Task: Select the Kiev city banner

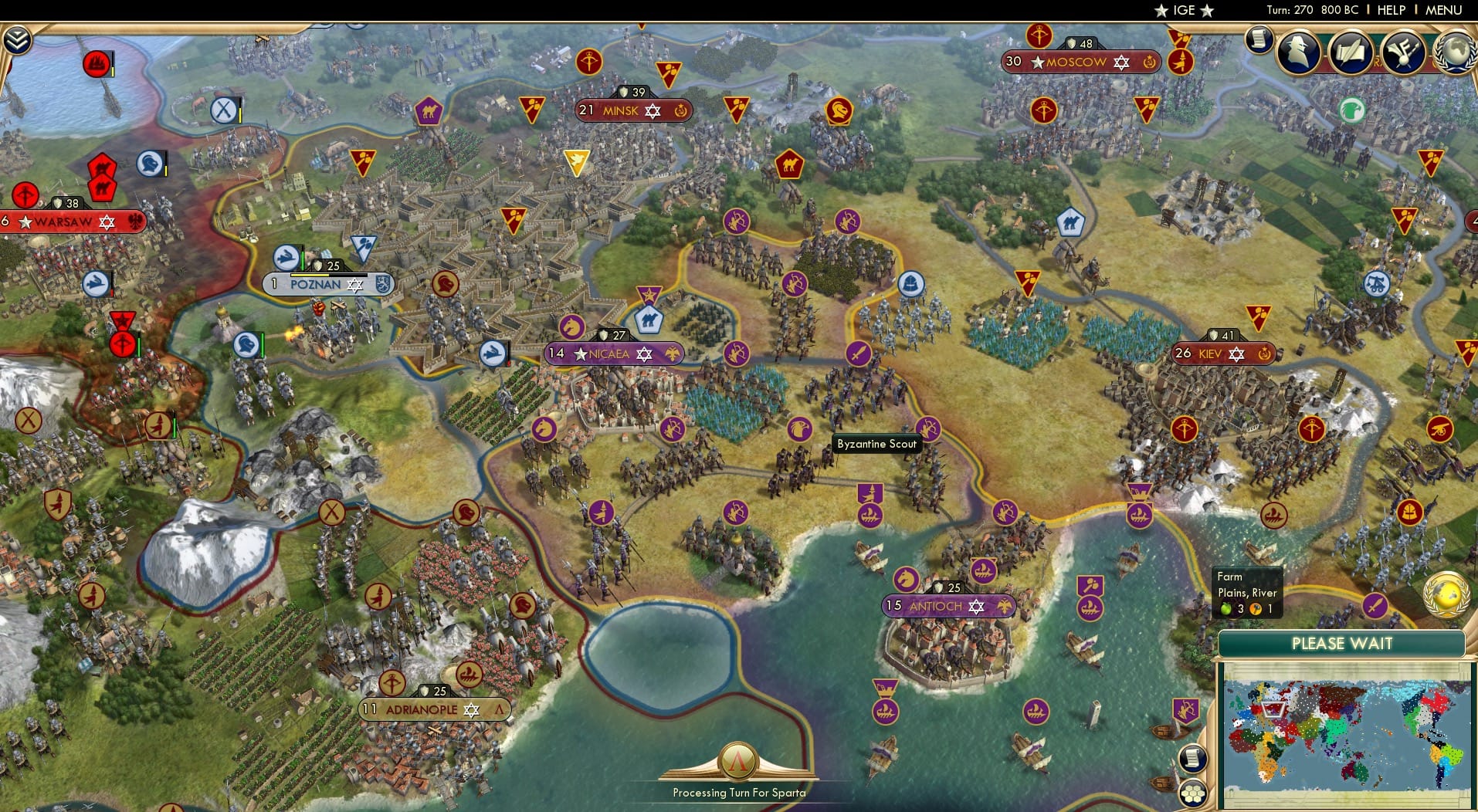Action: point(1224,354)
